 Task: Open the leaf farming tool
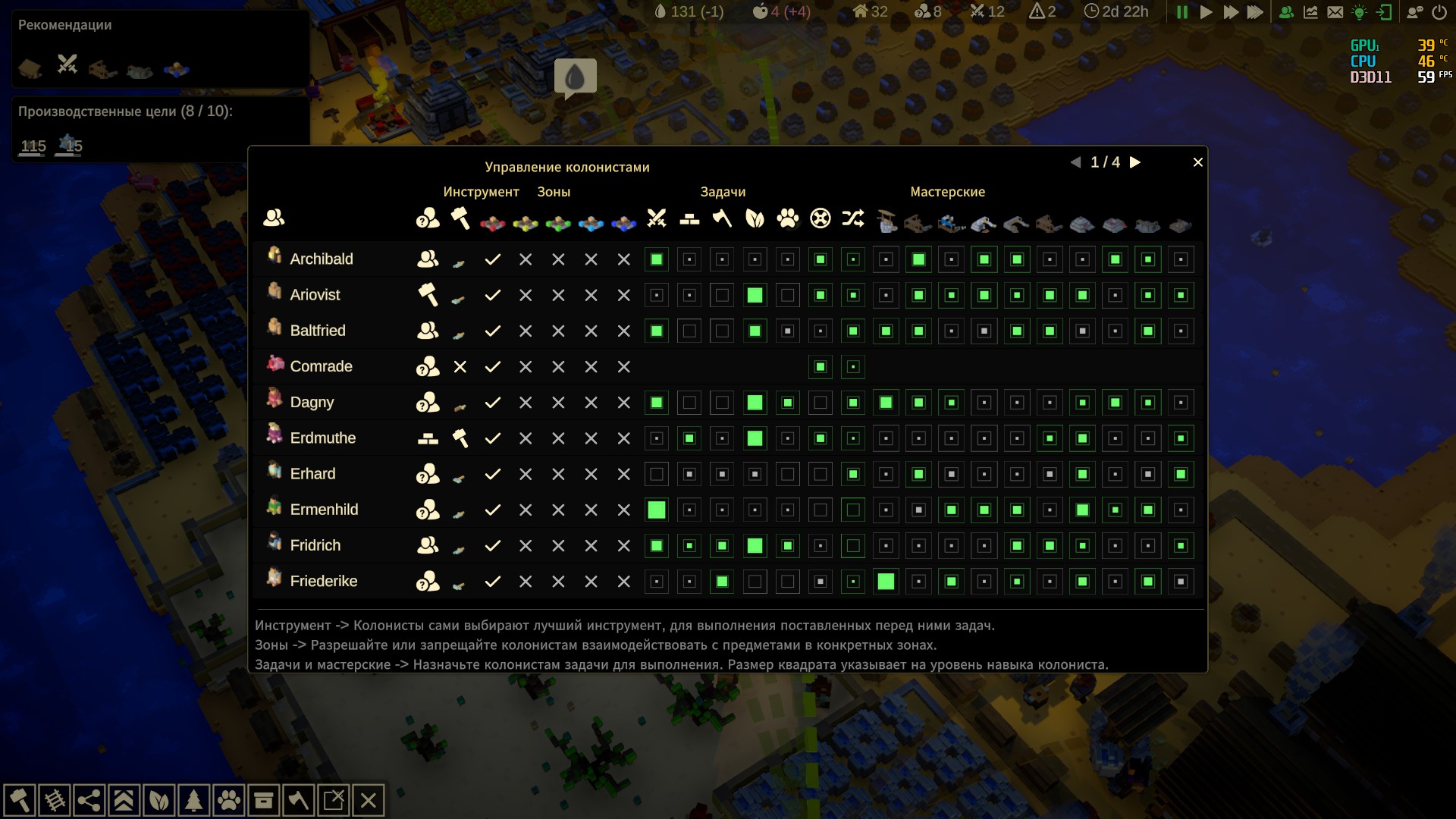tap(159, 801)
